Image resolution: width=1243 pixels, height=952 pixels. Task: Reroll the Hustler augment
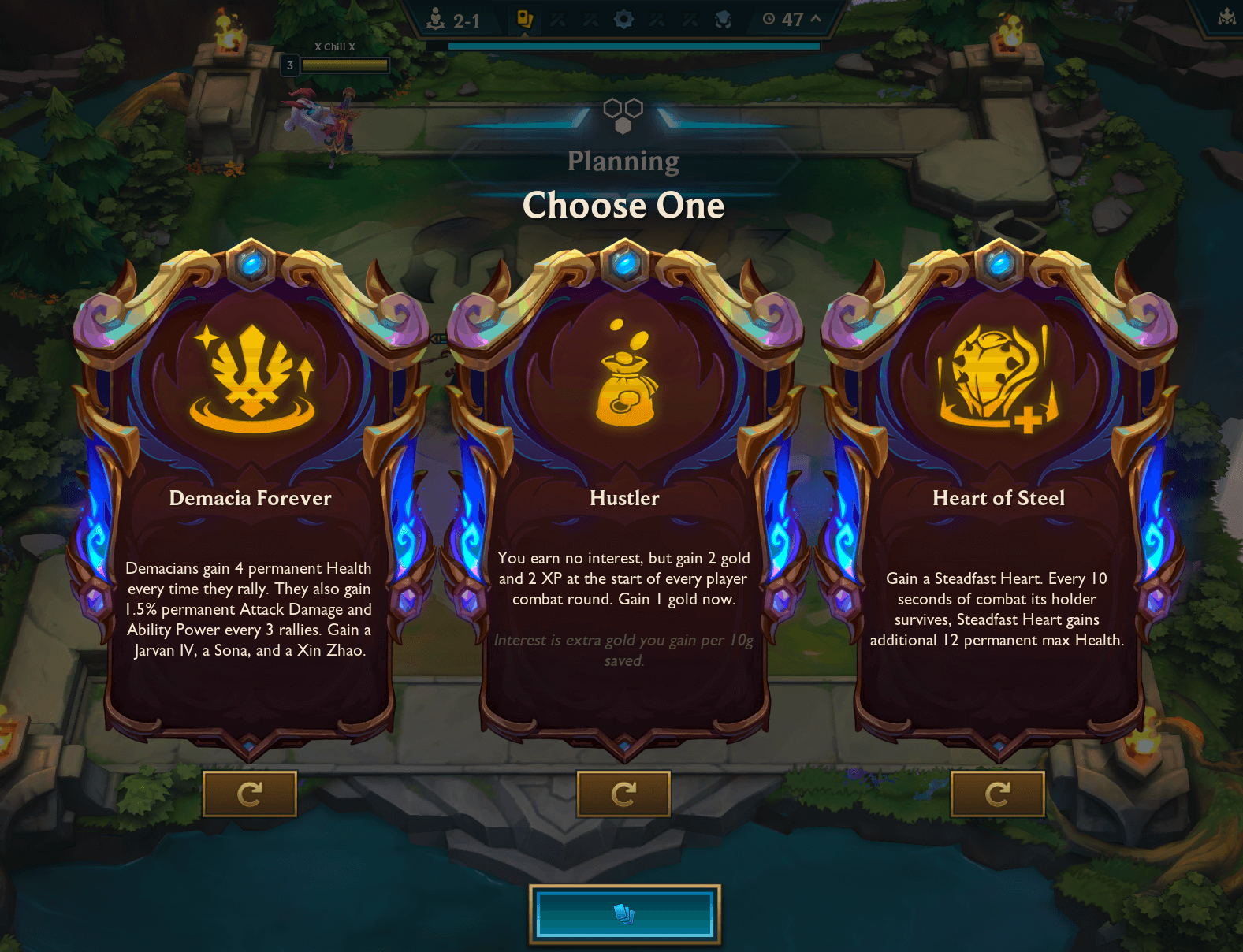coord(624,794)
